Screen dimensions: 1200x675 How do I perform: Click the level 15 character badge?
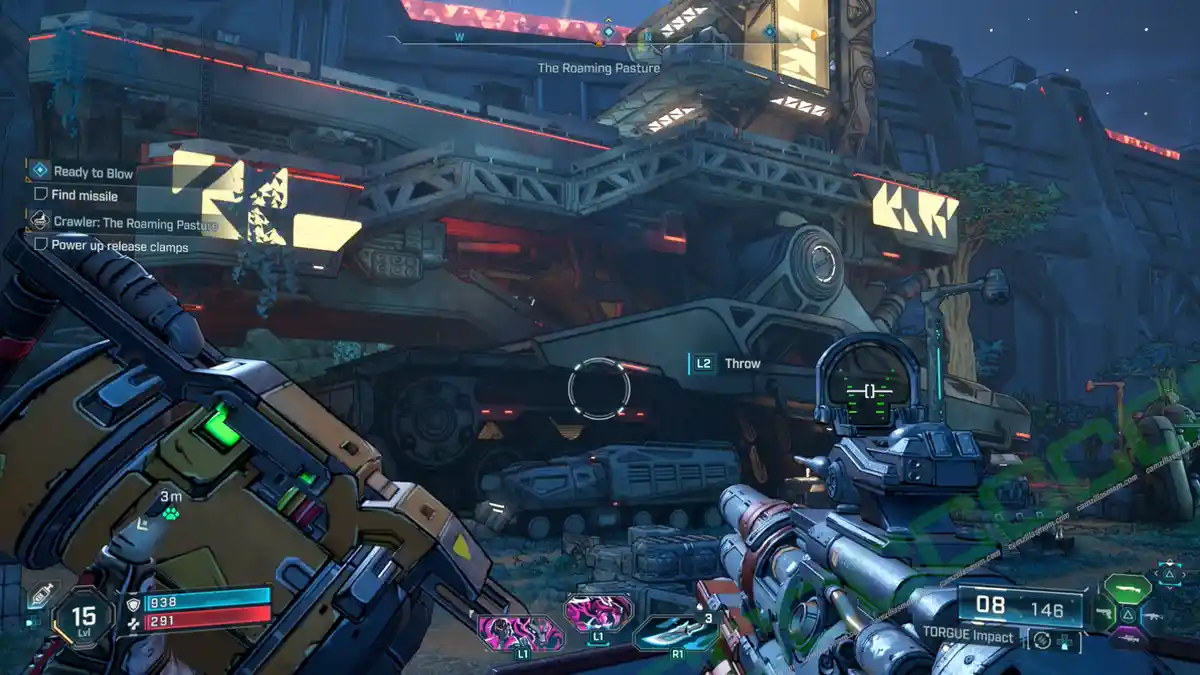coord(83,618)
